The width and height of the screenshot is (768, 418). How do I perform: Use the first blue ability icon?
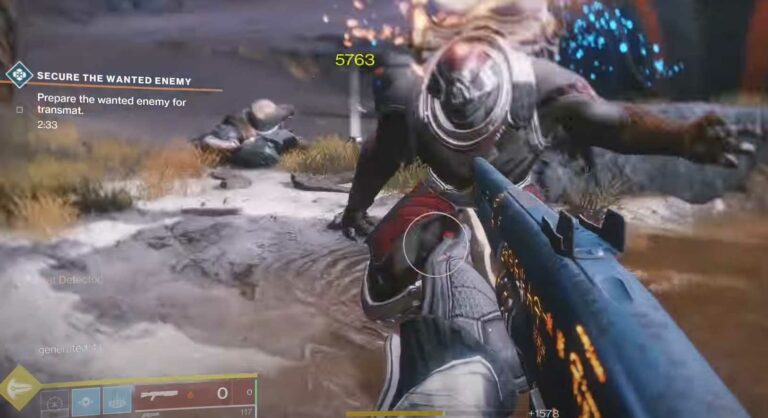(x=86, y=400)
